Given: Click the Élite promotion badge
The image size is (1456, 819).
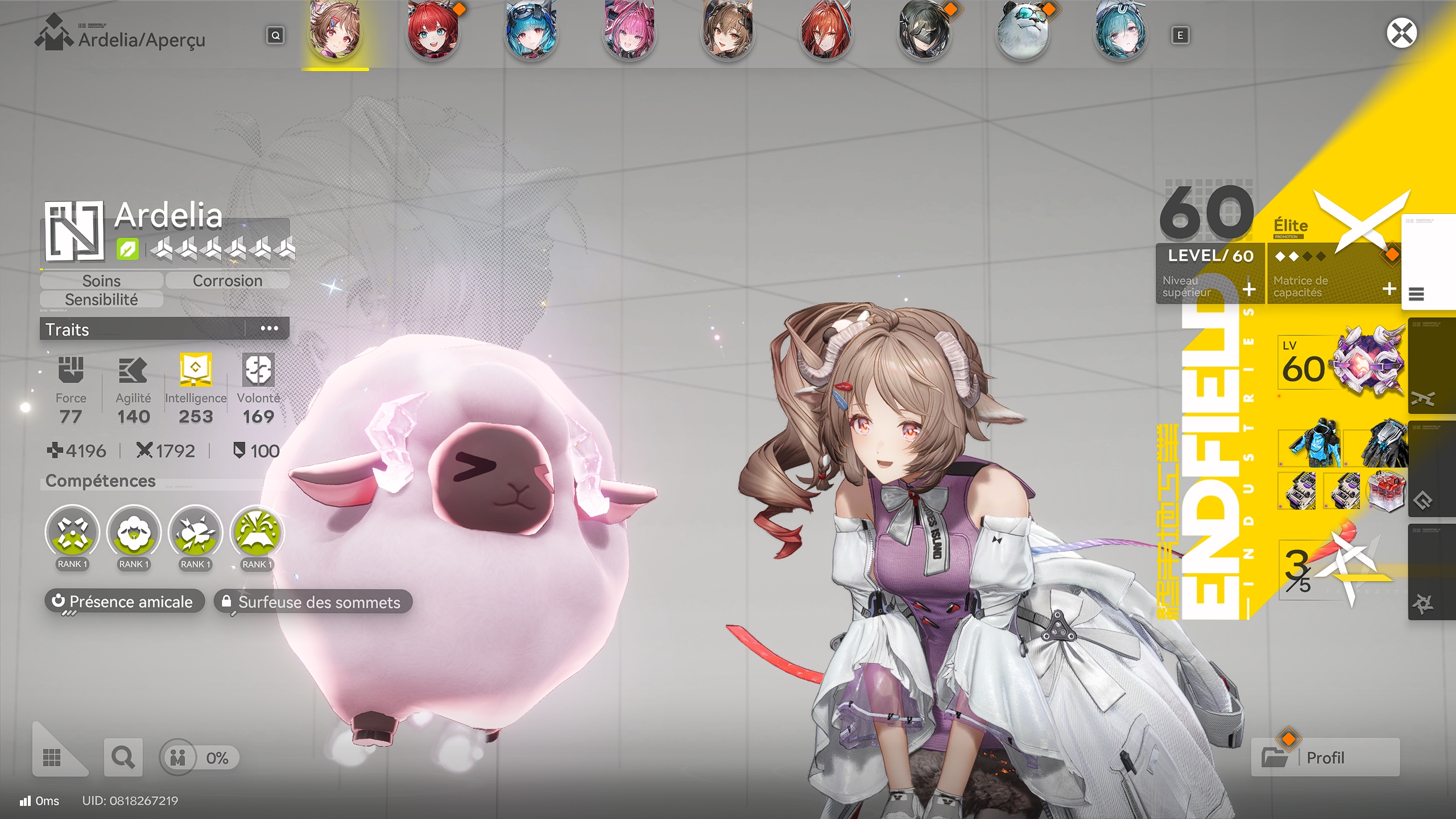Looking at the screenshot, I should tap(1292, 226).
